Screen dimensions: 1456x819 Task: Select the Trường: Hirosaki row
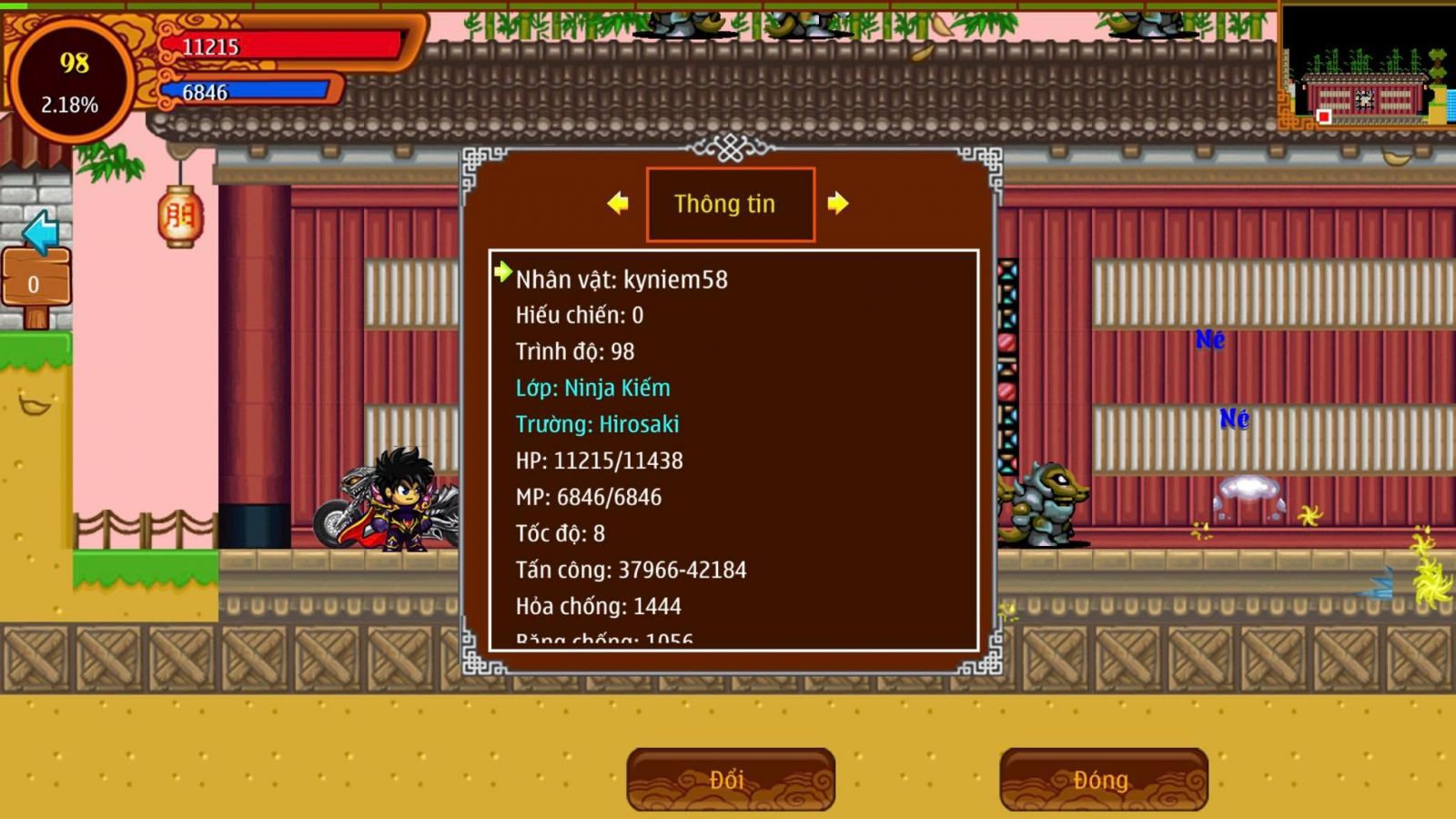point(597,424)
